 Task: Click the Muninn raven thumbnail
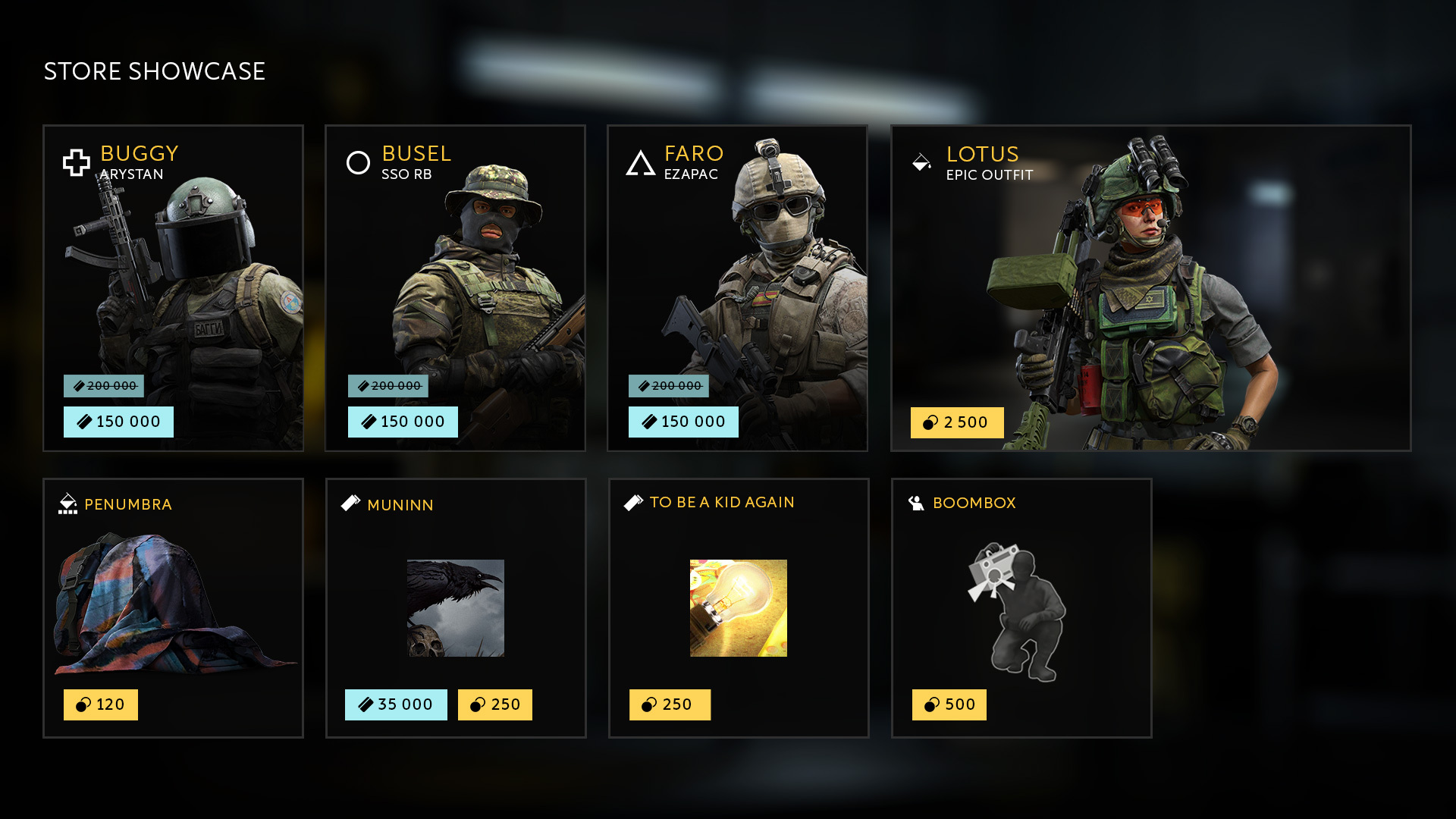click(456, 608)
